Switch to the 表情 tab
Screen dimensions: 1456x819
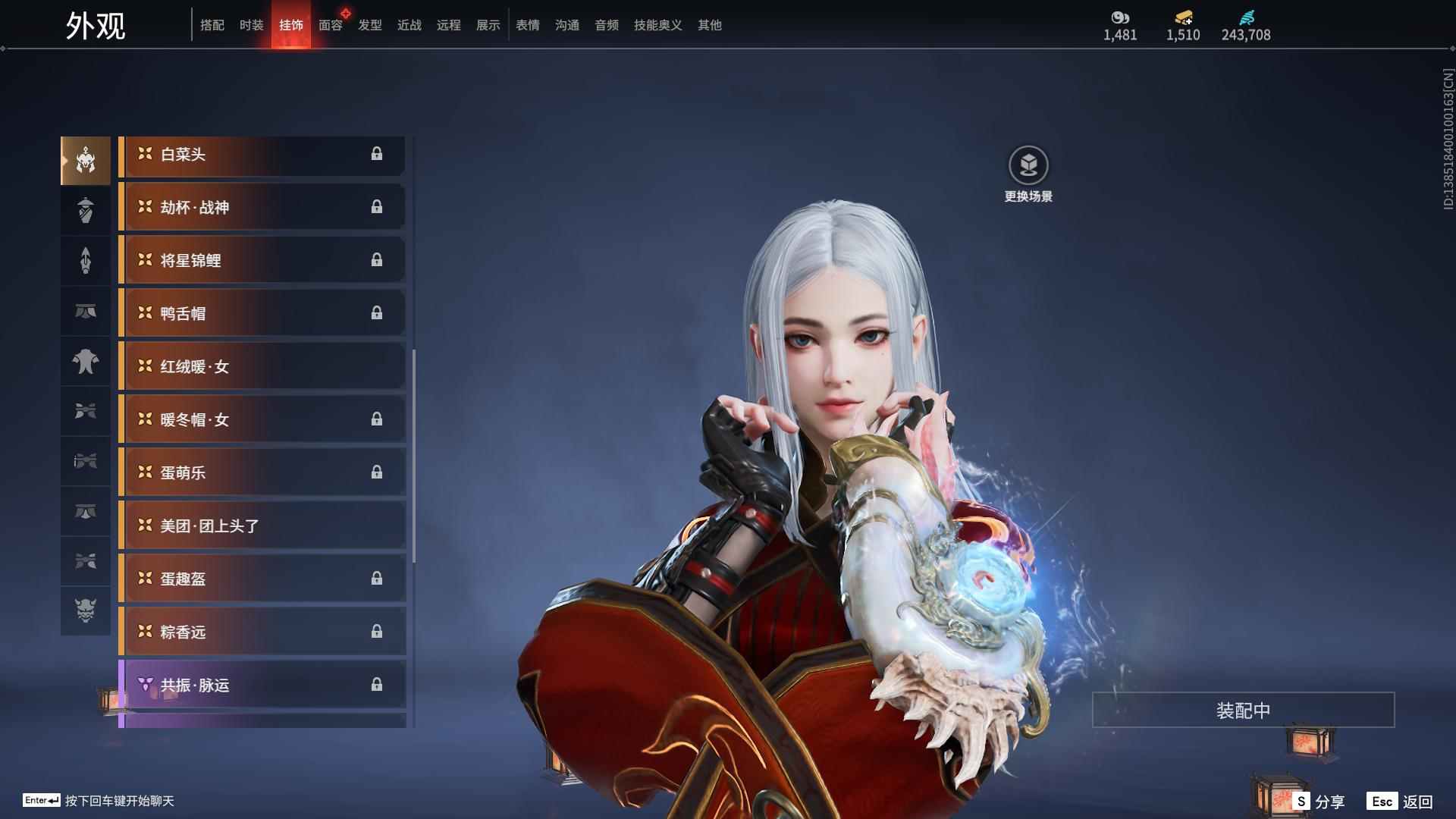[x=527, y=25]
